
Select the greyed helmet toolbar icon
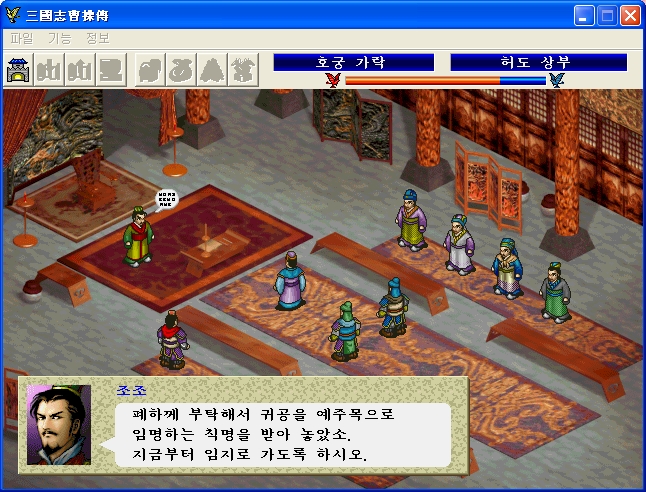[x=150, y=69]
